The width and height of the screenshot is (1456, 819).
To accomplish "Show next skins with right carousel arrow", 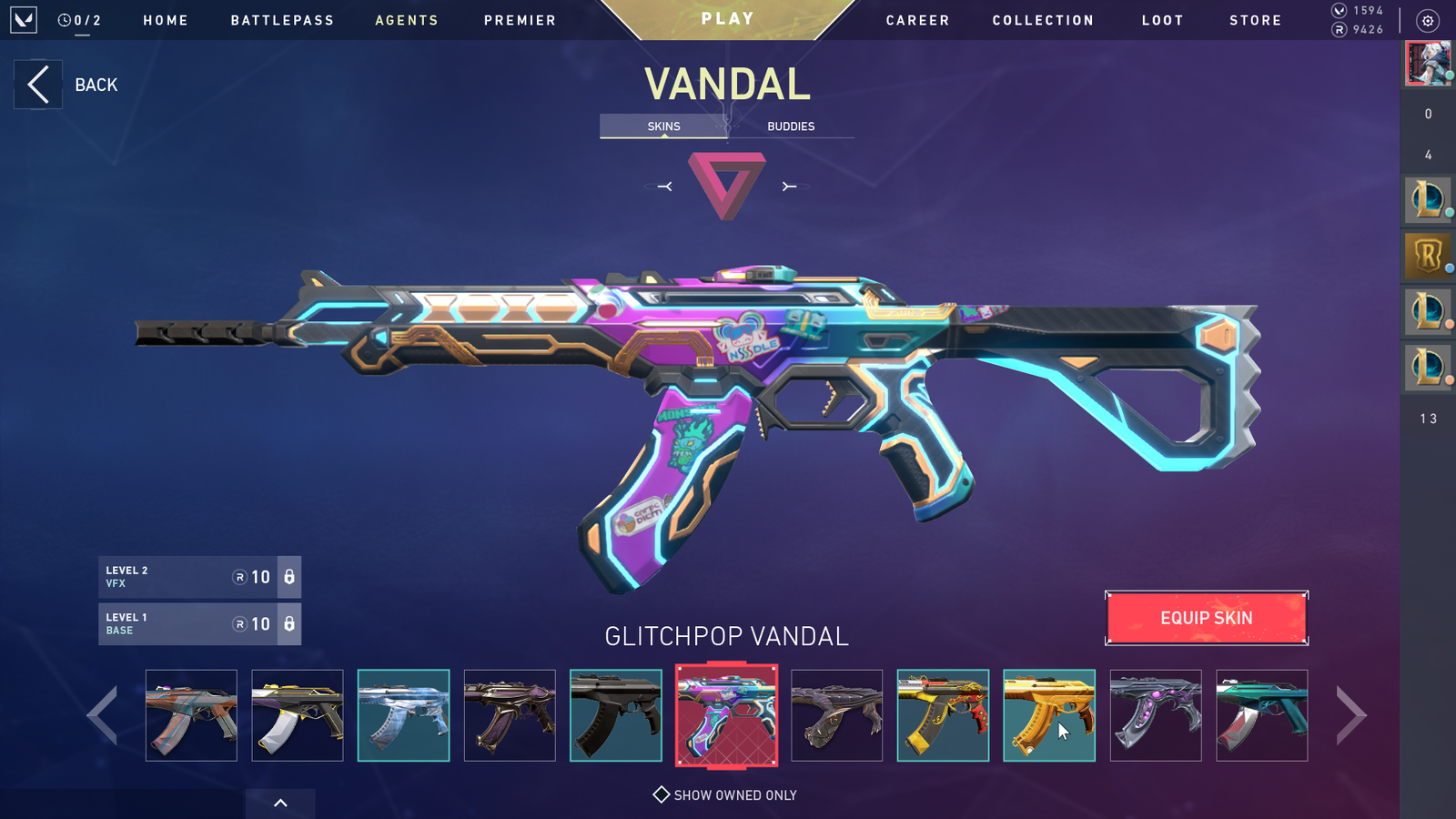I will pyautogui.click(x=1350, y=715).
